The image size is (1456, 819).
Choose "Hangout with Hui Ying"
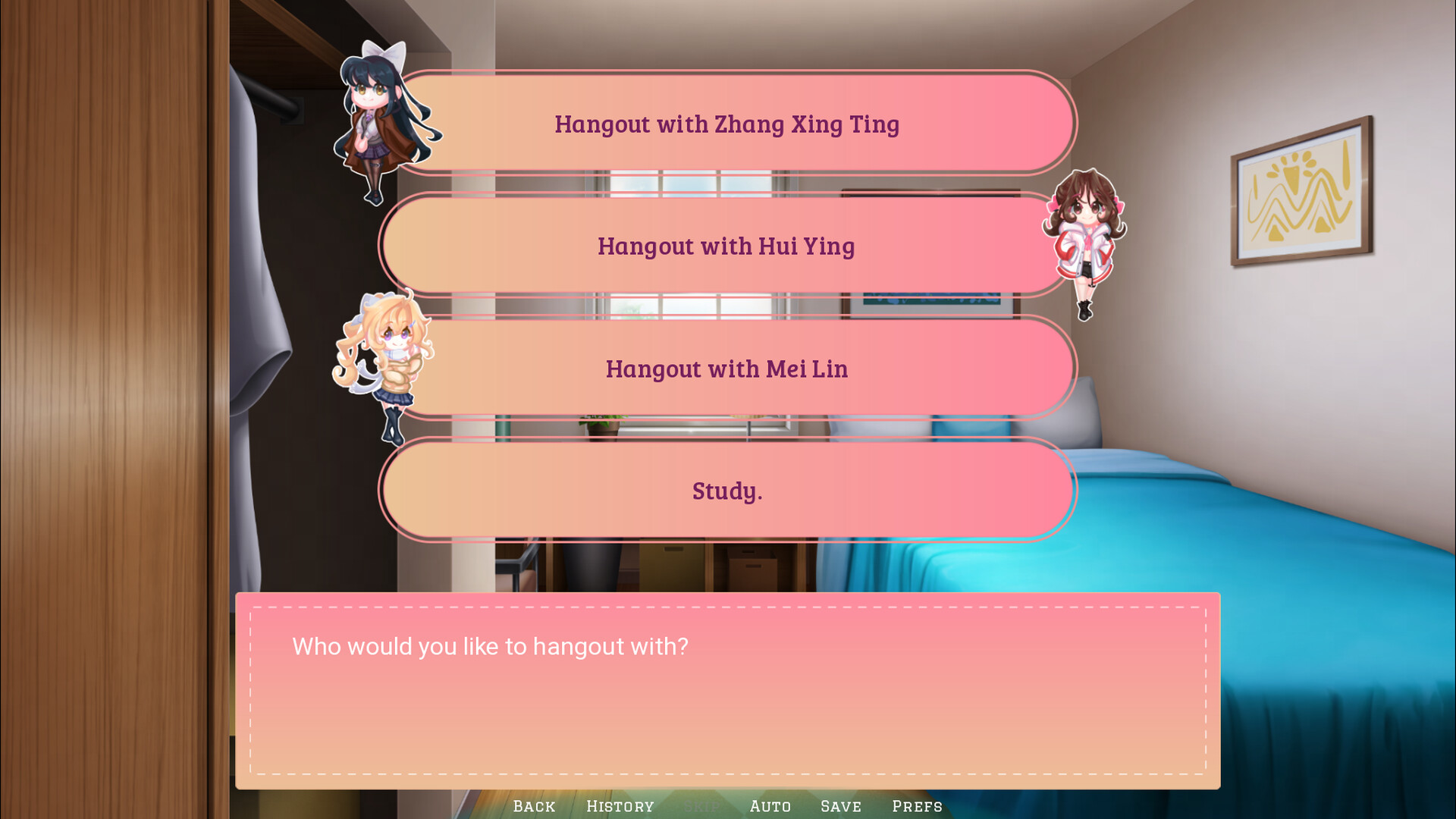tap(726, 246)
